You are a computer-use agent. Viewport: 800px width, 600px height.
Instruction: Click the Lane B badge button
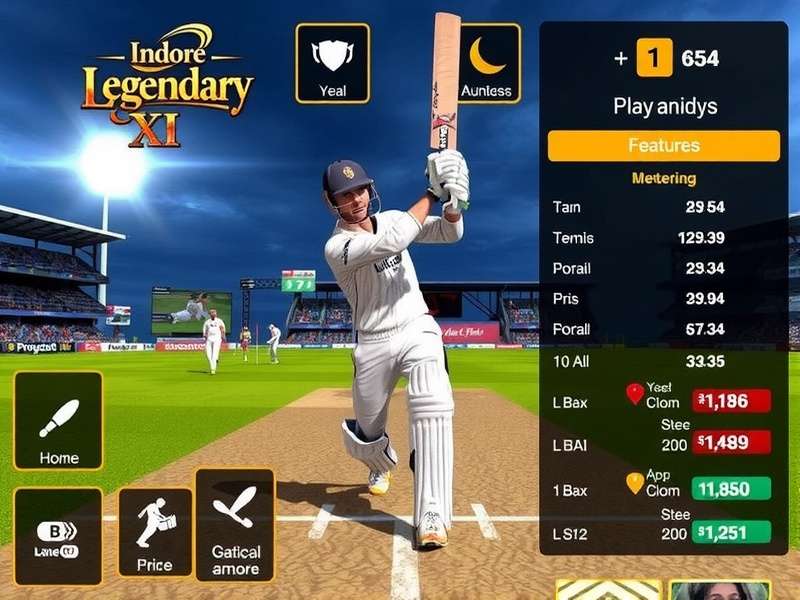57,536
